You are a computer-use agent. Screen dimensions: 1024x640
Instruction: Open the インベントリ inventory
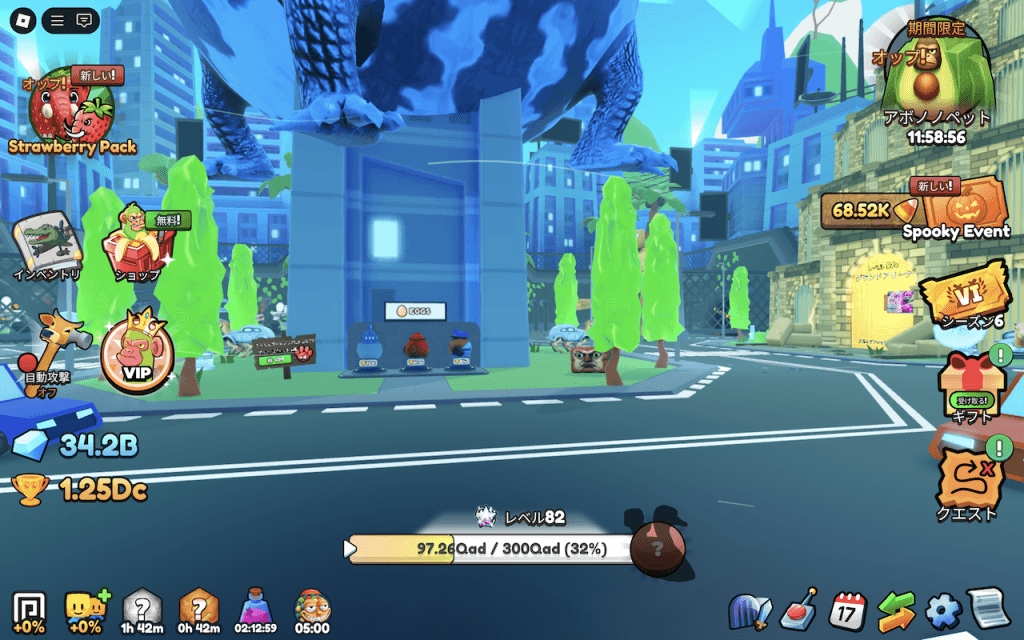46,245
